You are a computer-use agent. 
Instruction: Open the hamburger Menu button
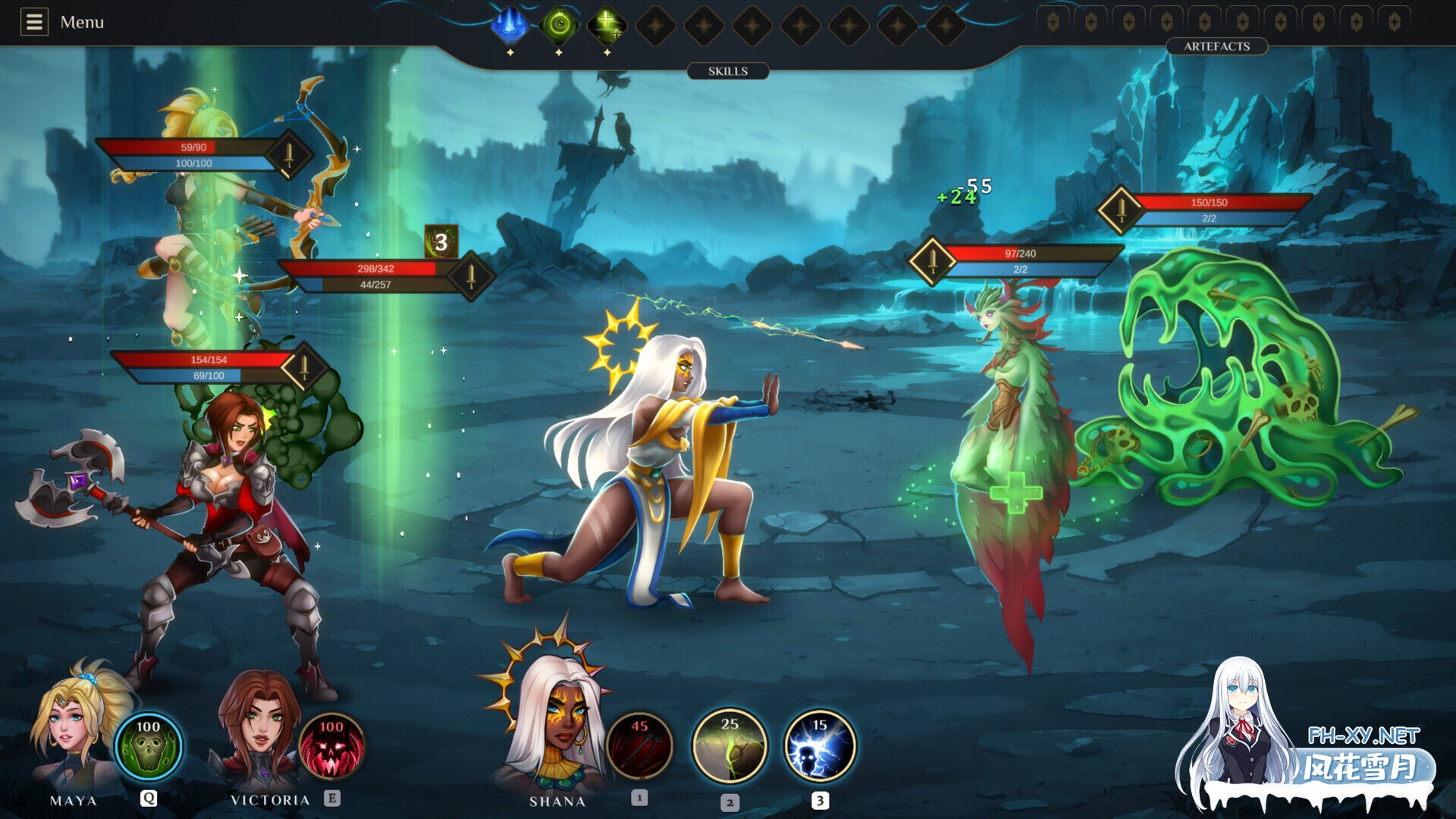[34, 22]
